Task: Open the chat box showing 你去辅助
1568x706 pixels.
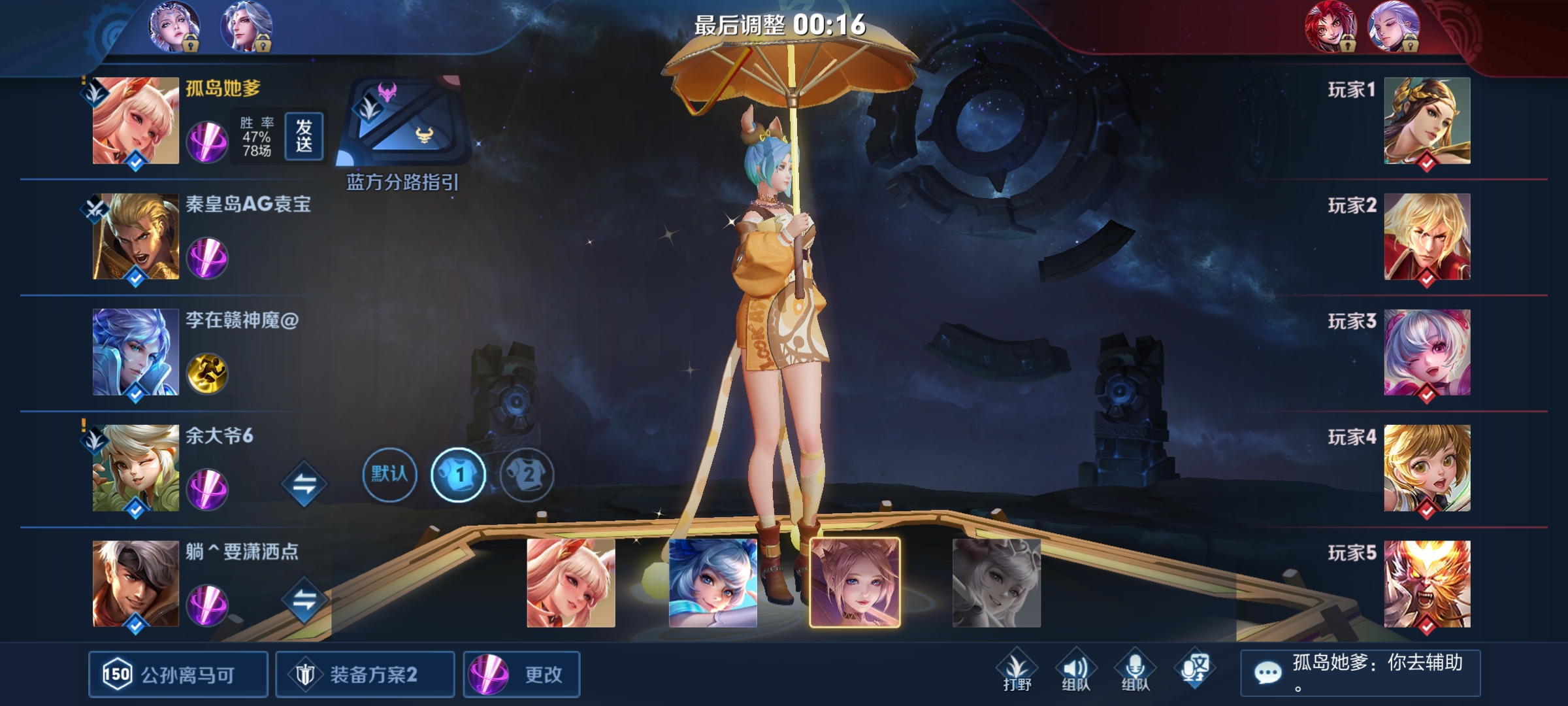Action: tap(1360, 673)
